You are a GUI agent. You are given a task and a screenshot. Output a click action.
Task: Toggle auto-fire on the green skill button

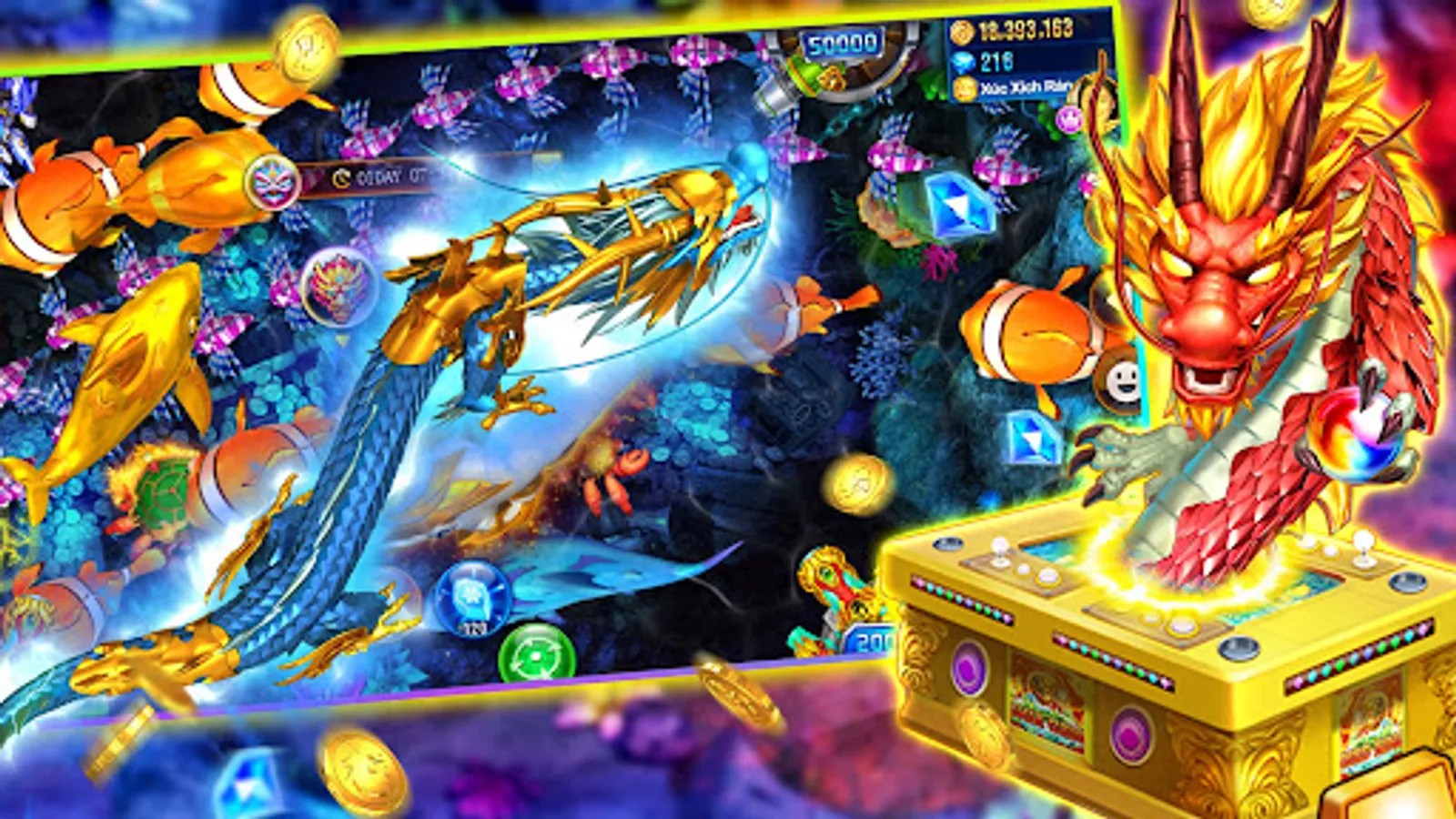click(x=537, y=653)
